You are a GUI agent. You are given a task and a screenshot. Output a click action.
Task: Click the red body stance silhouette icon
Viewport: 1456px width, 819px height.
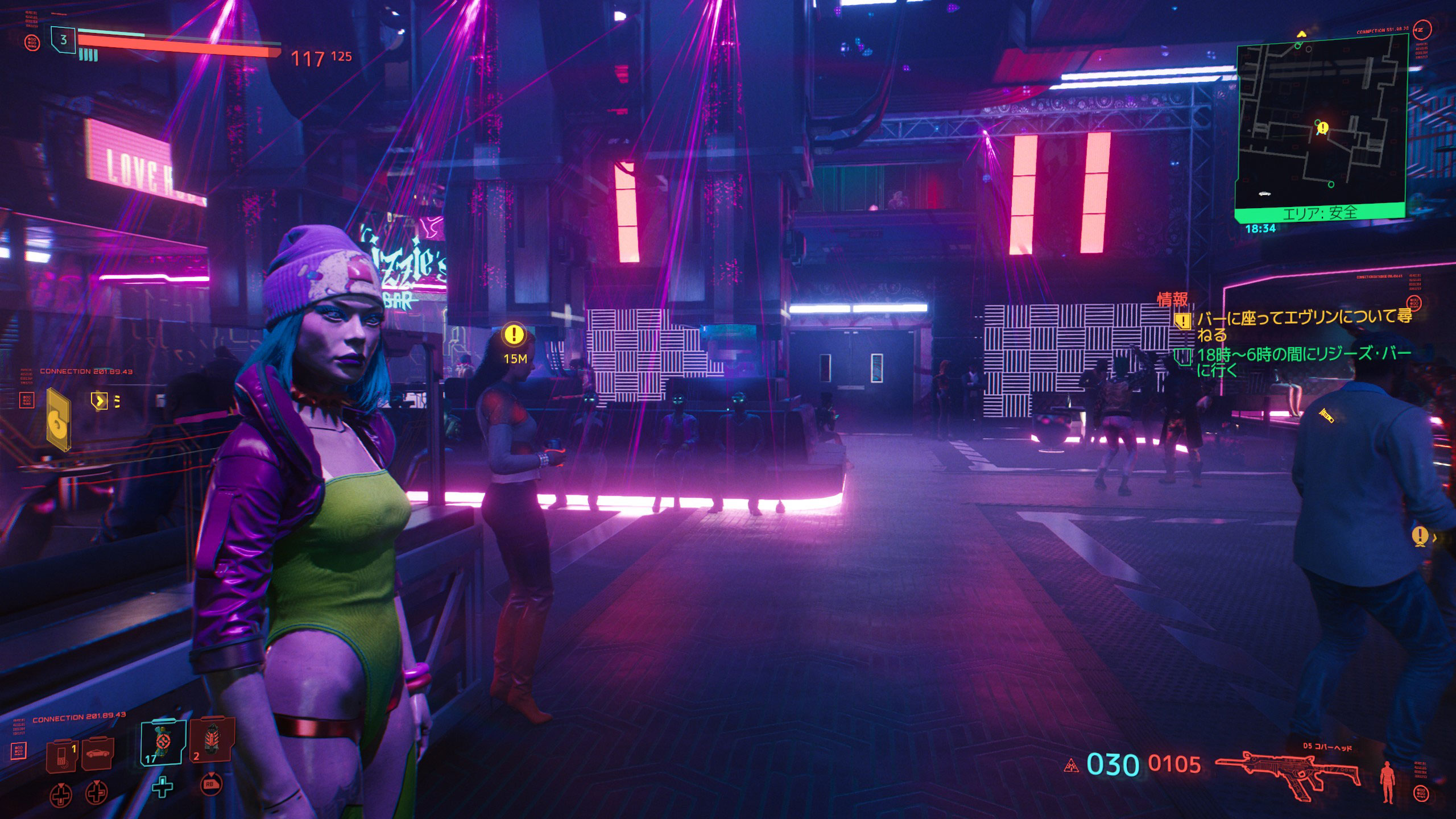[x=1388, y=782]
